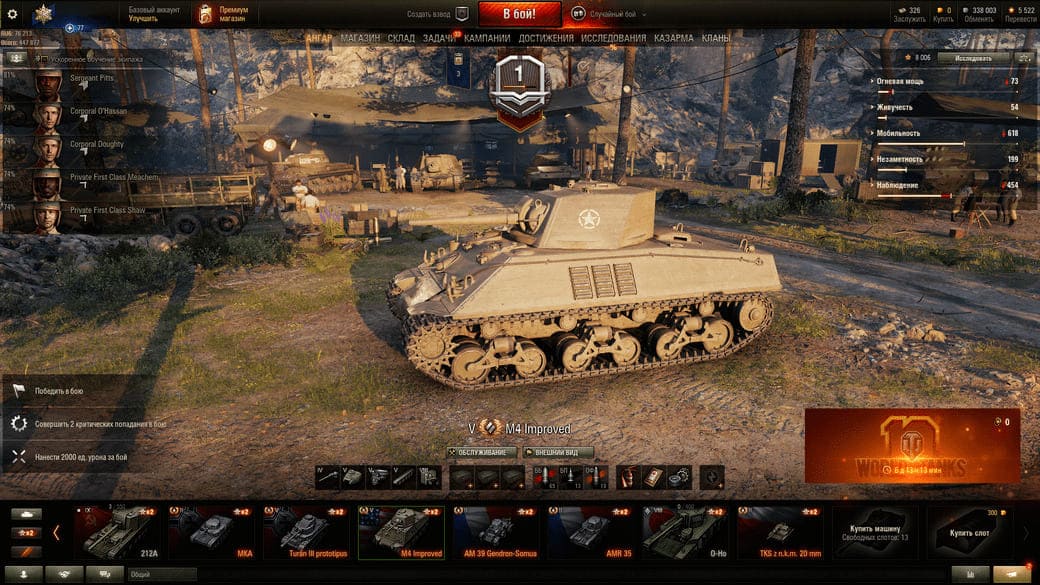The height and width of the screenshot is (585, 1040).
Task: Select the O-Ho tank in the carousel
Action: [x=685, y=530]
